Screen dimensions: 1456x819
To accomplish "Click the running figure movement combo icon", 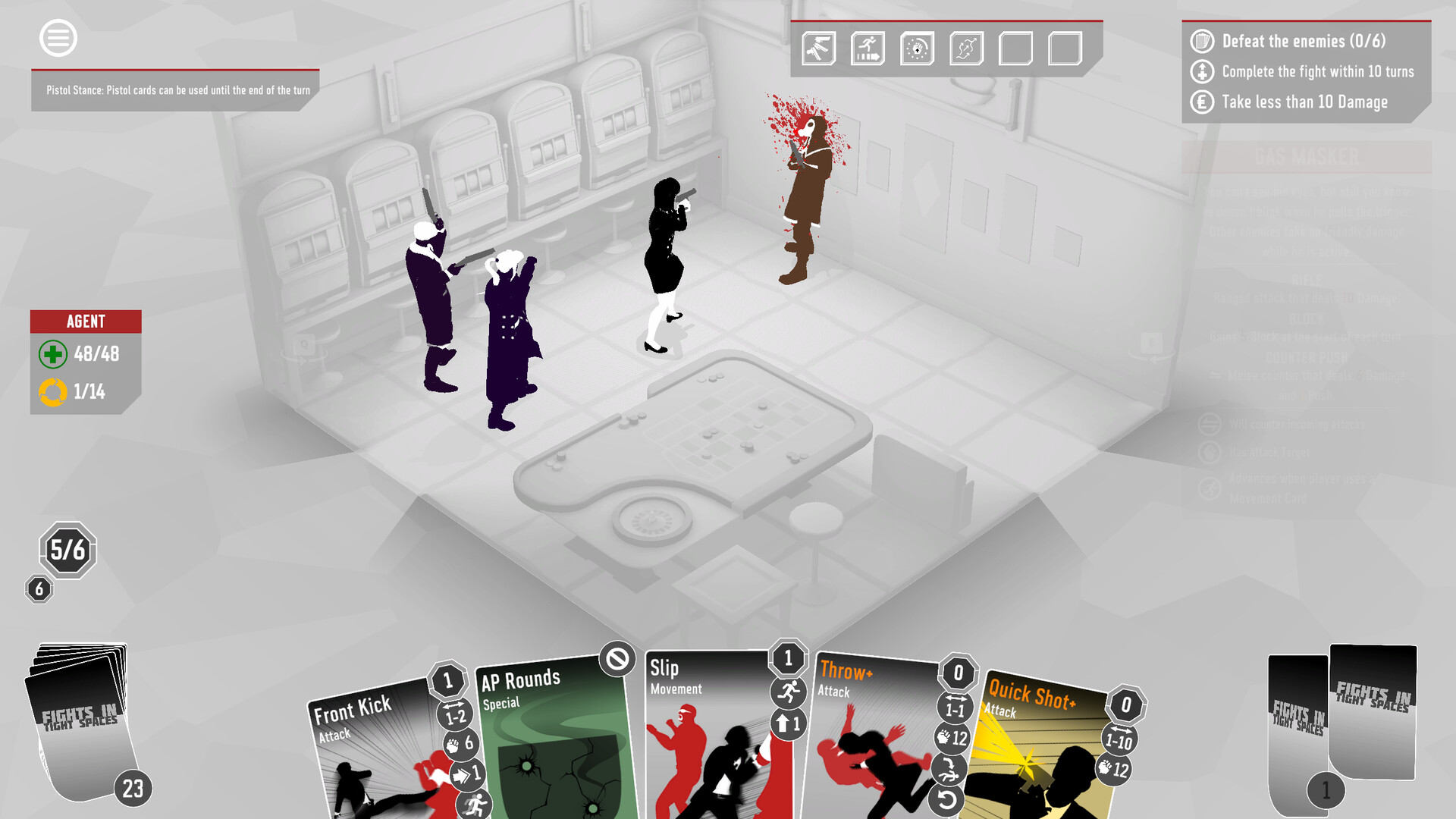I will (868, 47).
